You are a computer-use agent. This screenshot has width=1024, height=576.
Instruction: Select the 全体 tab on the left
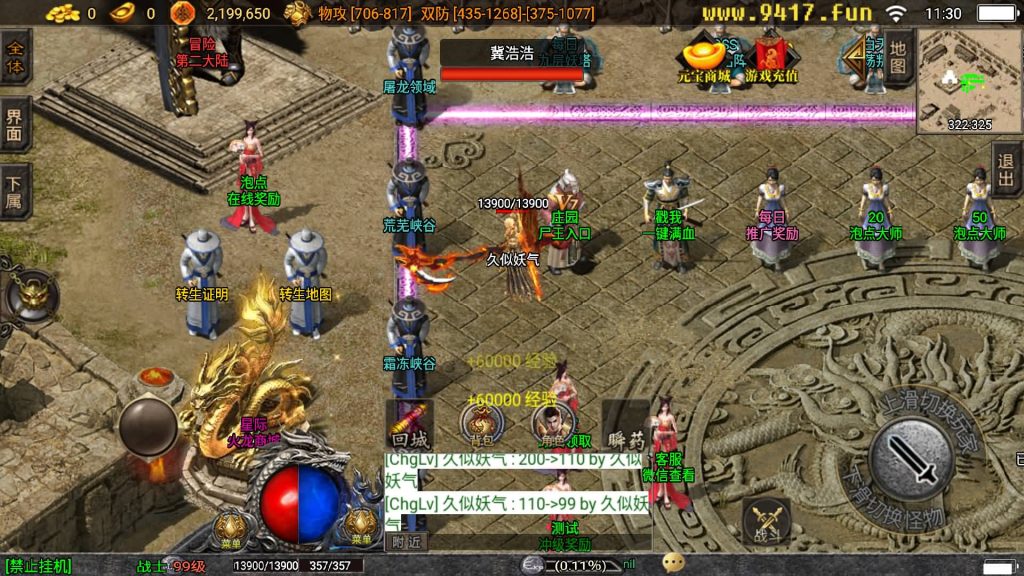coord(14,56)
